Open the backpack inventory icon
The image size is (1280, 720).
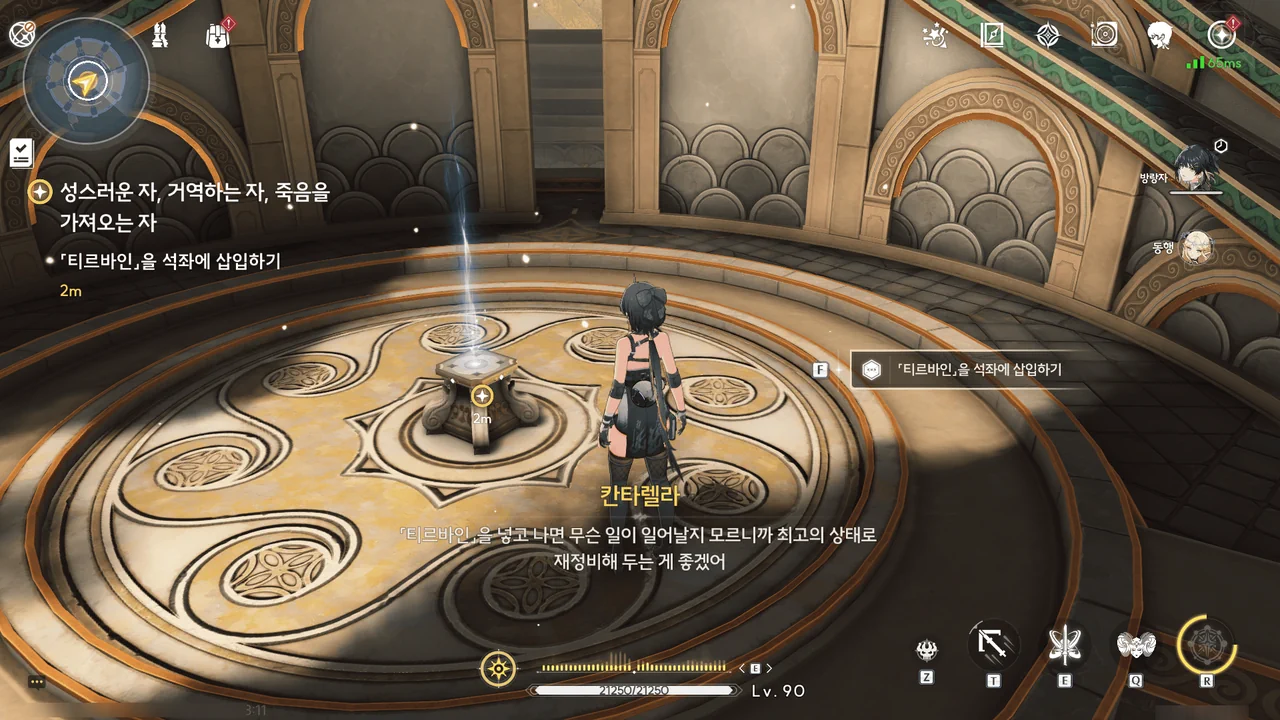(x=217, y=36)
